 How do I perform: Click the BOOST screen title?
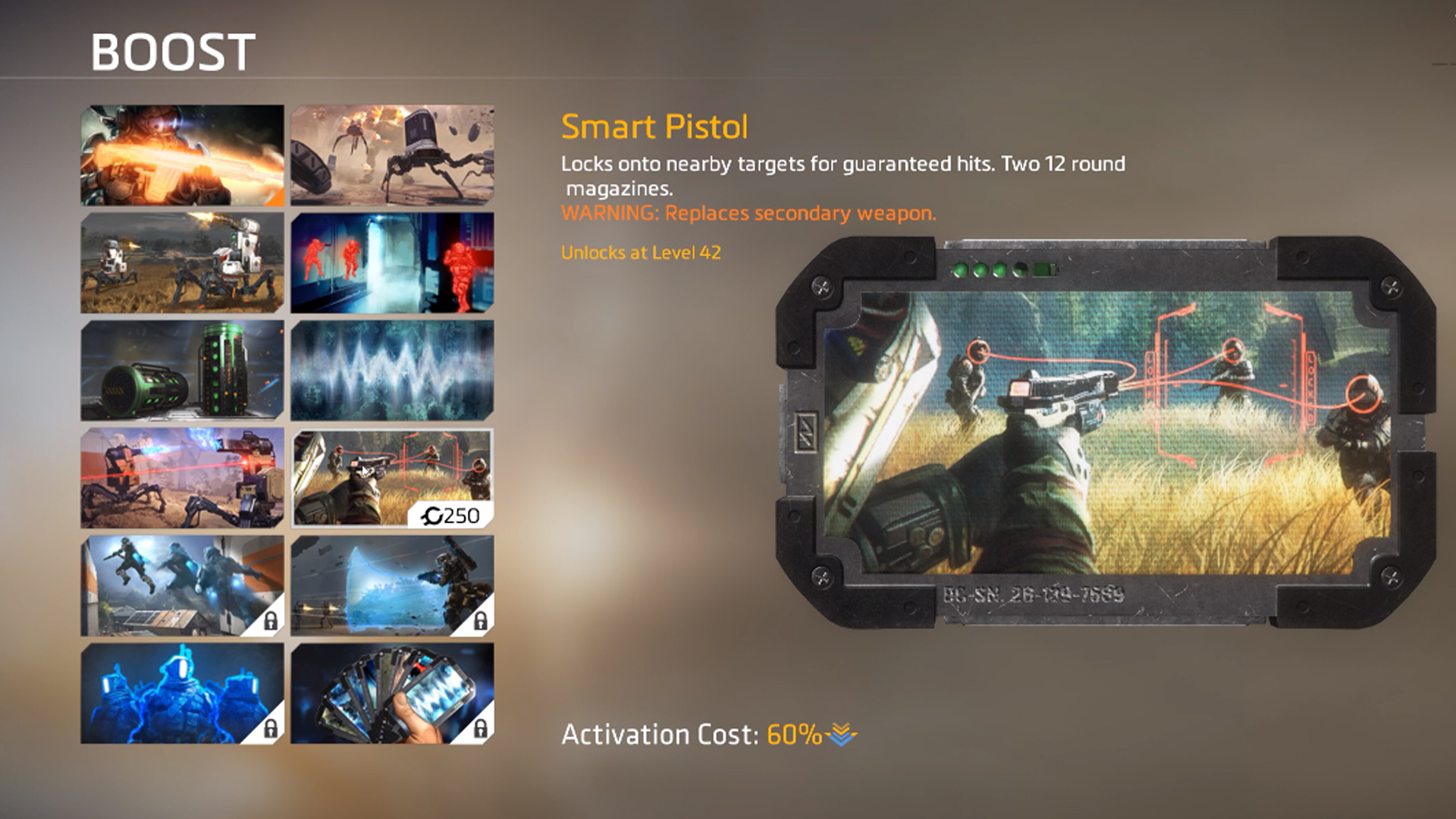[x=173, y=52]
